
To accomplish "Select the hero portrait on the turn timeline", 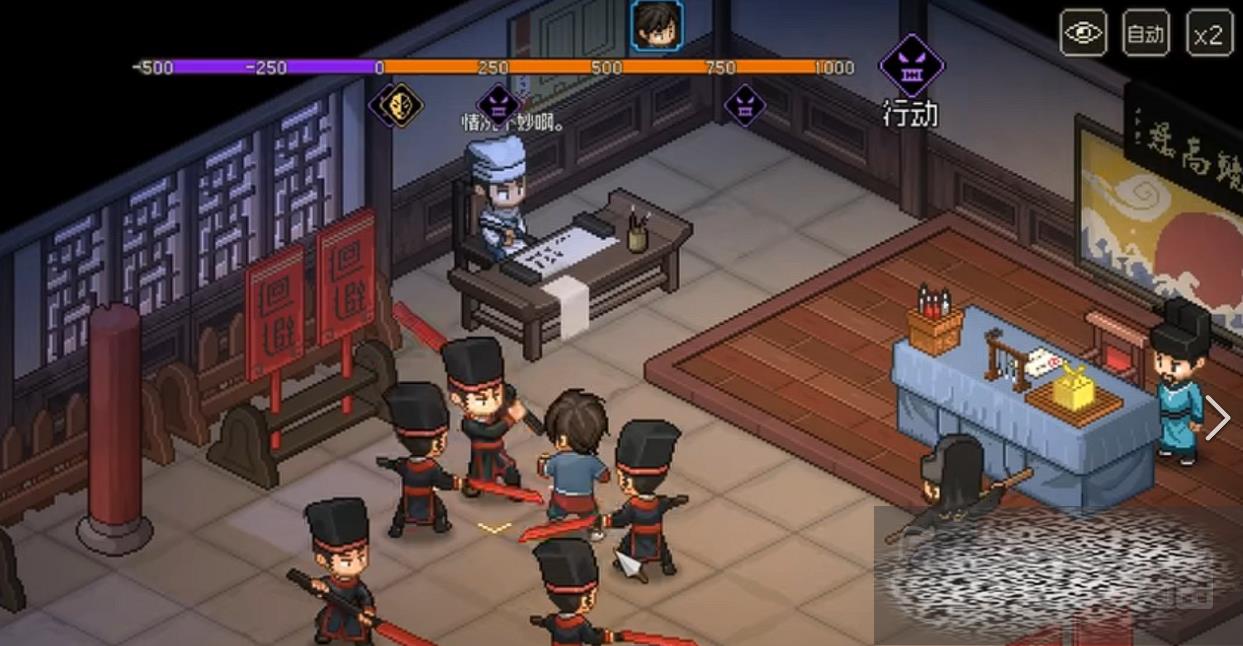I will (x=657, y=26).
